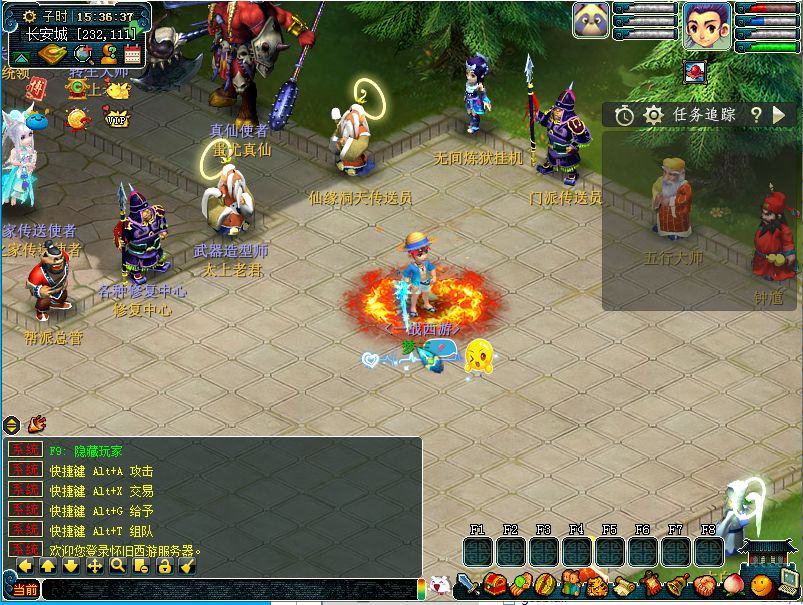Open the red 博 card icon
The height and width of the screenshot is (605, 803).
coord(37,88)
